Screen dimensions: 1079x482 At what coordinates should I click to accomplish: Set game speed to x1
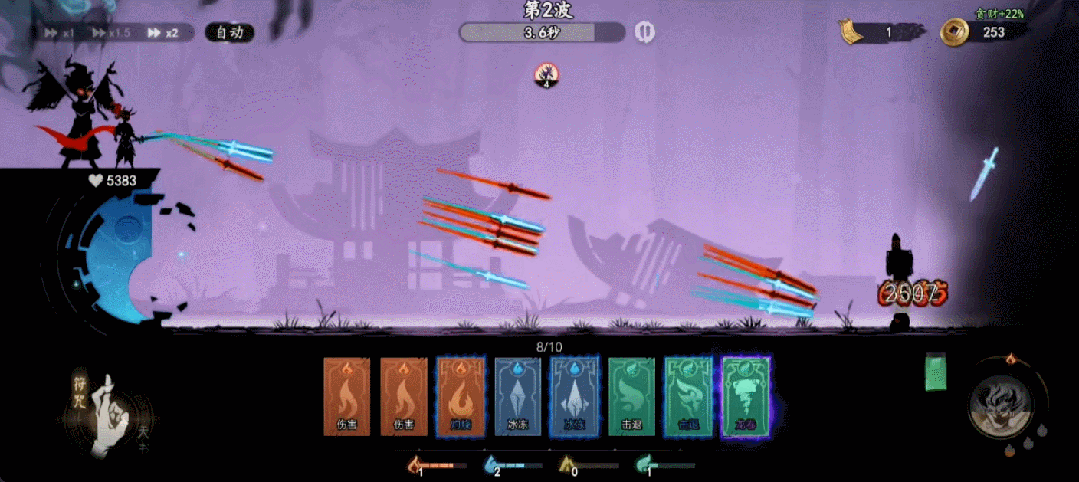coord(60,33)
